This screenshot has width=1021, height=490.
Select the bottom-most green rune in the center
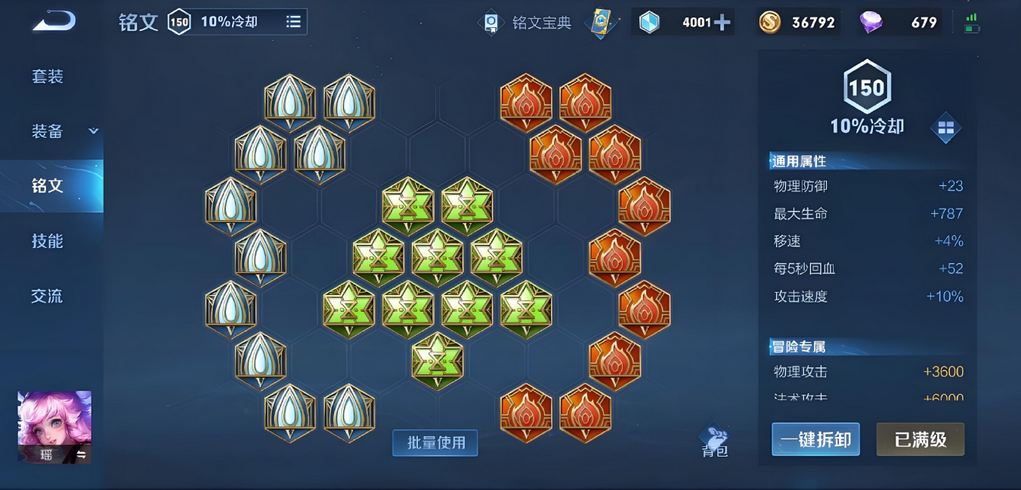pos(437,356)
